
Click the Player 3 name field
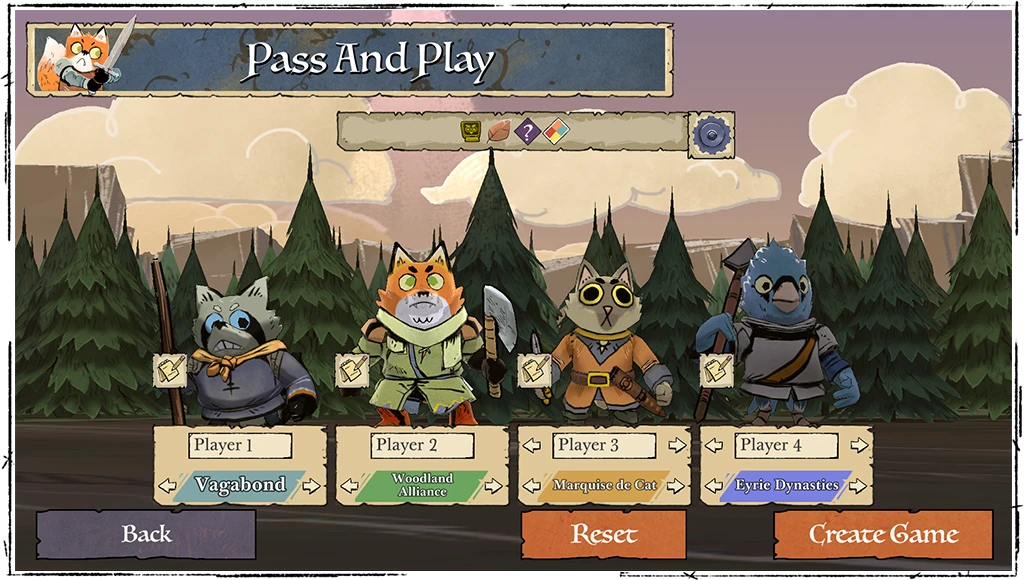[605, 445]
